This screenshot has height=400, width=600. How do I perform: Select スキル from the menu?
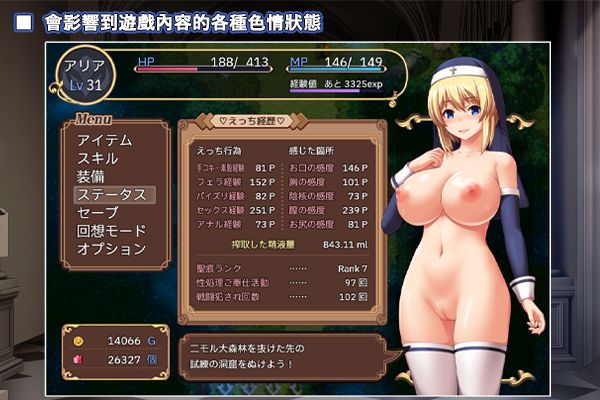coord(98,158)
